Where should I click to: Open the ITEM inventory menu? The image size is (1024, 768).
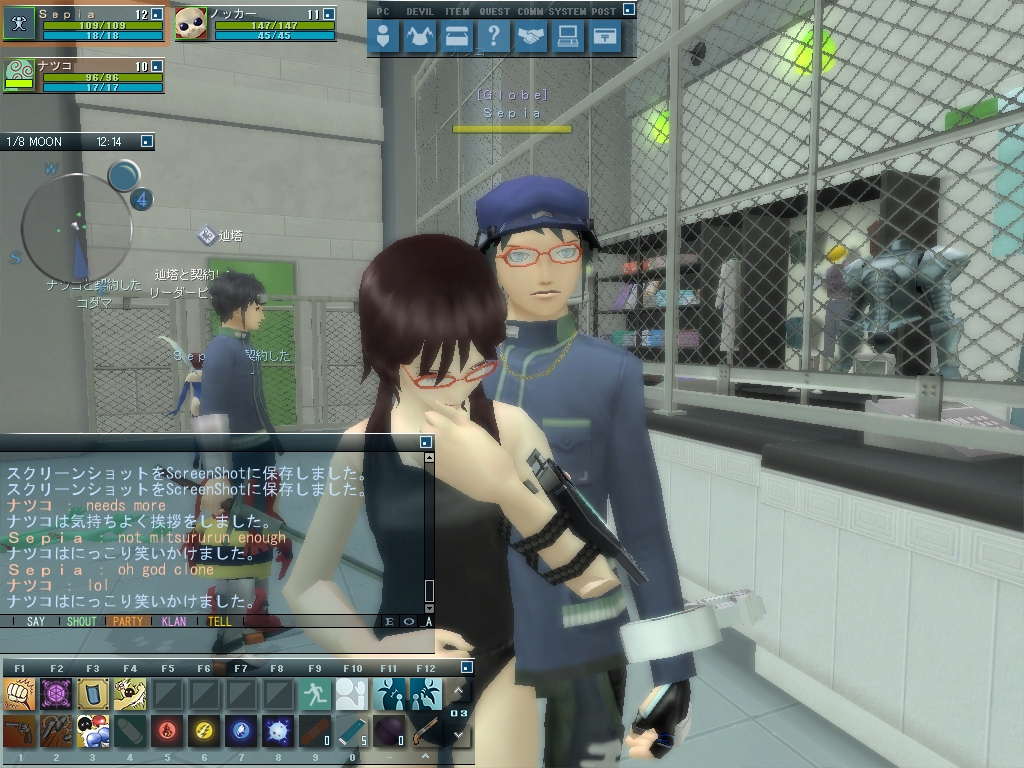(457, 38)
